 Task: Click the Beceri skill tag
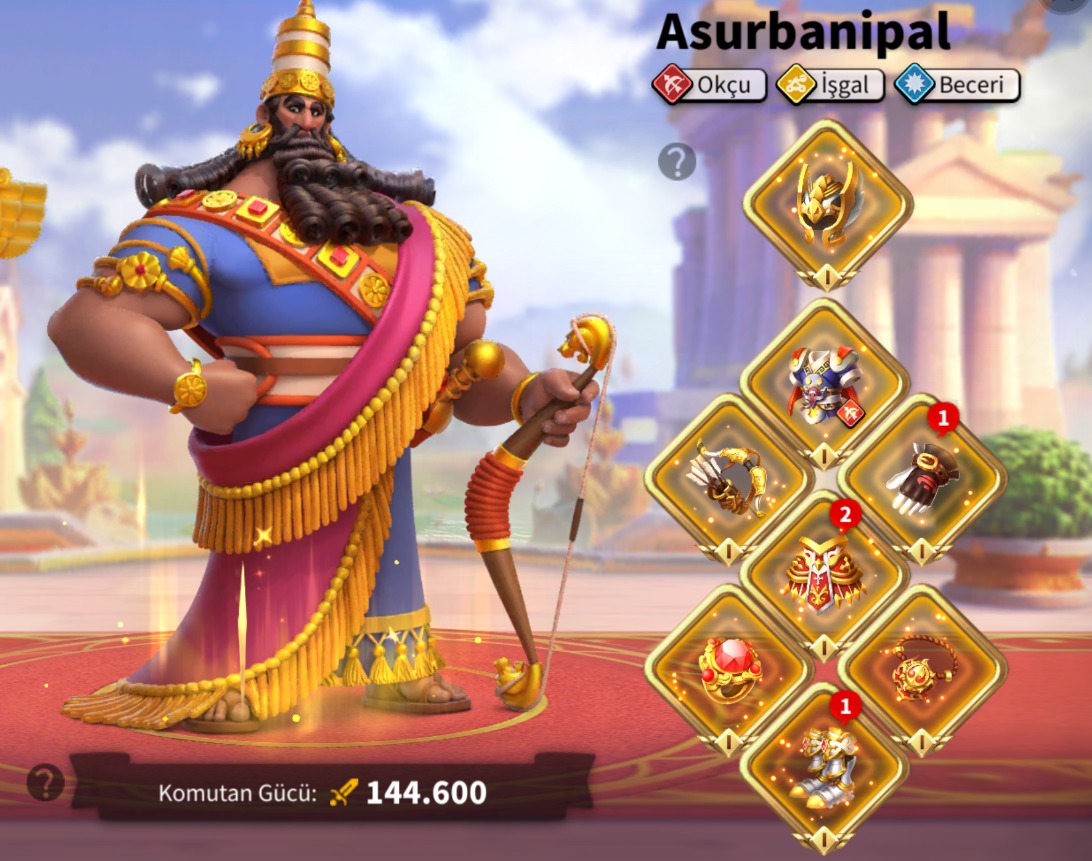pyautogui.click(x=957, y=86)
